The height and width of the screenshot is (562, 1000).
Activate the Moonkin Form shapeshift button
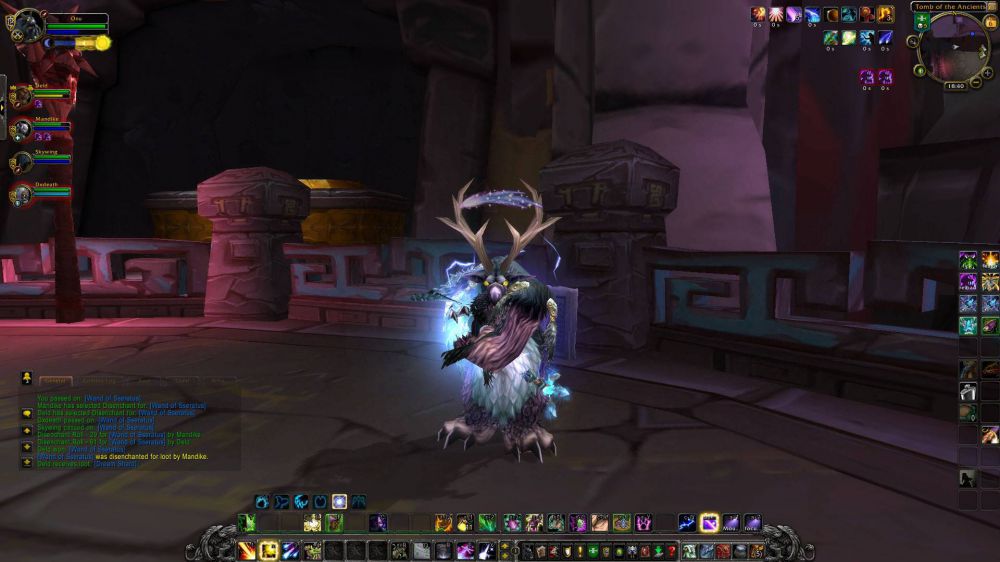(x=340, y=501)
